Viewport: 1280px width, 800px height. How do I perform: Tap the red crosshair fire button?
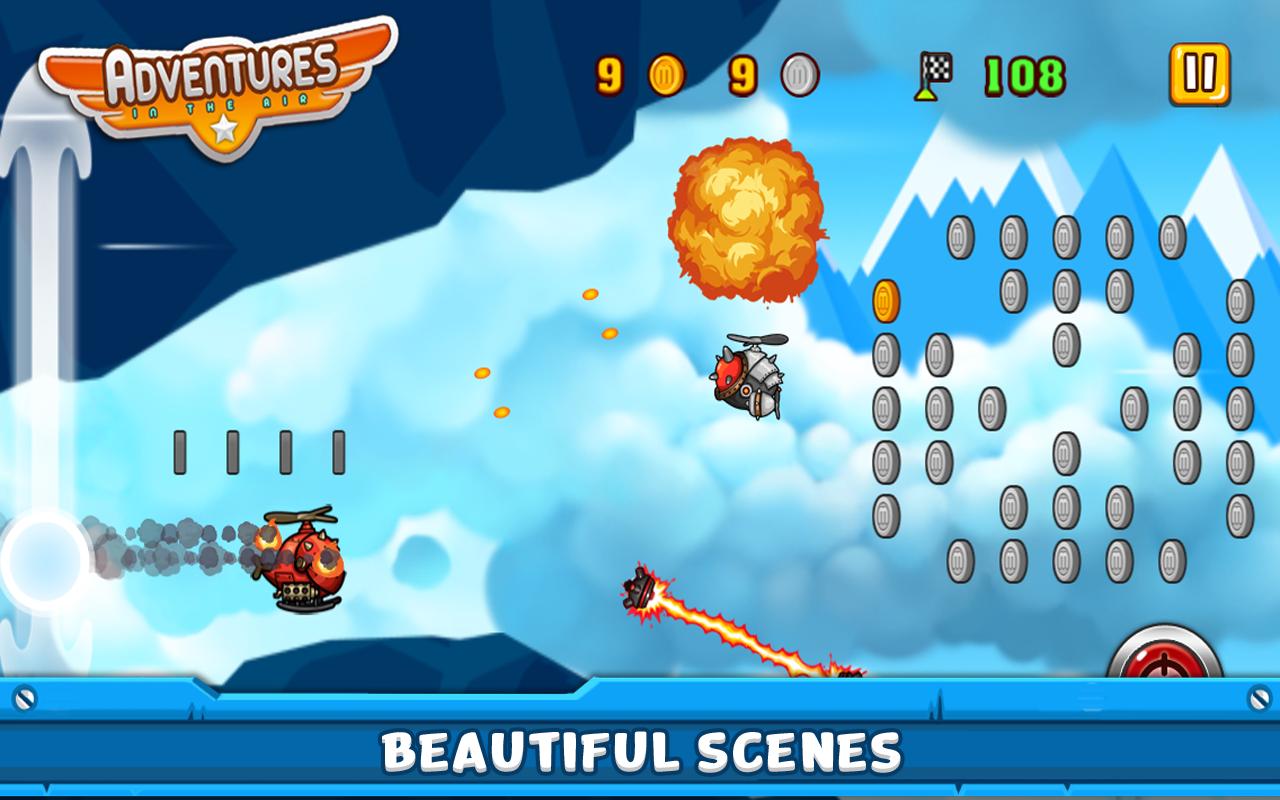(x=1165, y=655)
